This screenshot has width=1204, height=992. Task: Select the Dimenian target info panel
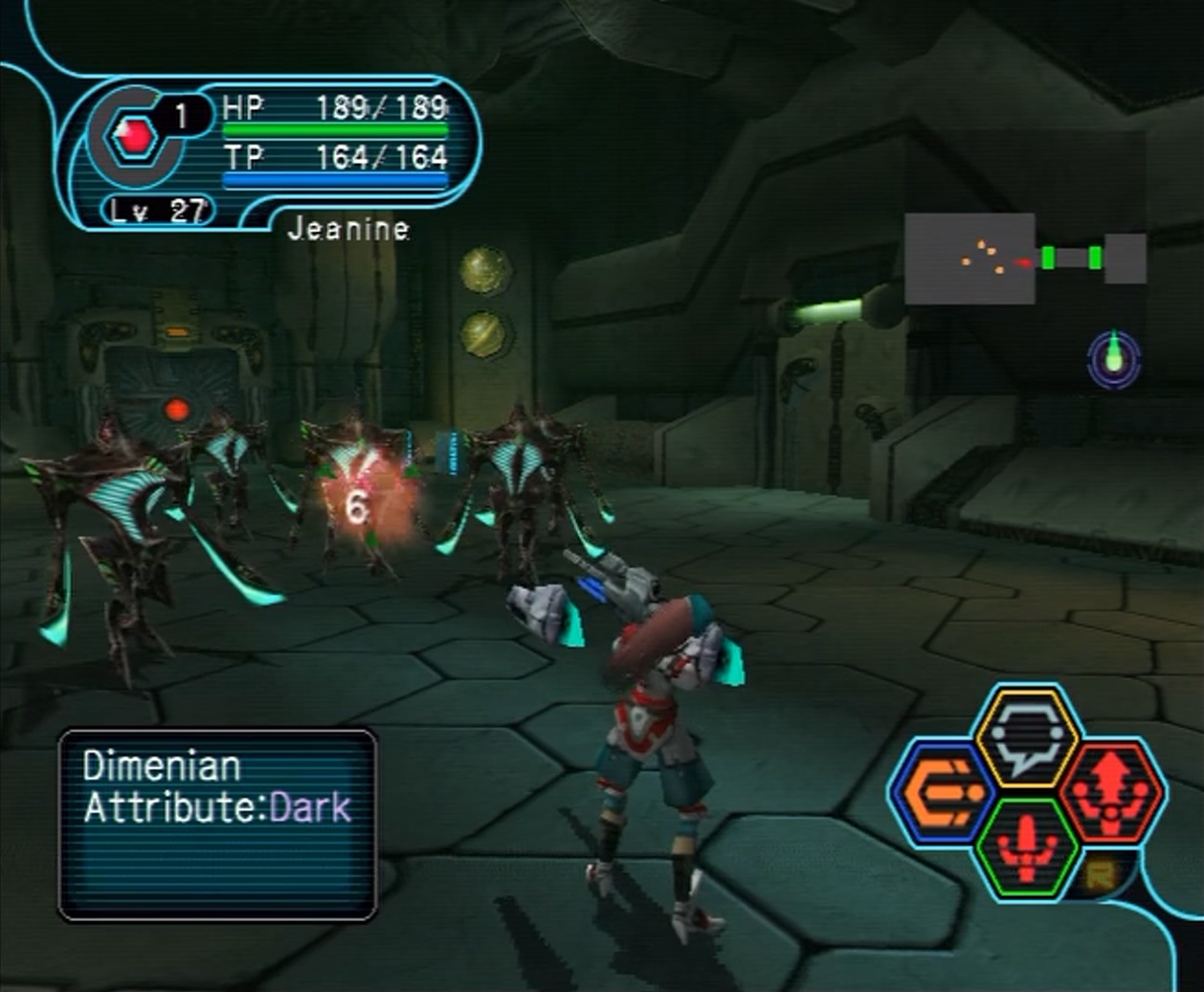click(x=218, y=824)
